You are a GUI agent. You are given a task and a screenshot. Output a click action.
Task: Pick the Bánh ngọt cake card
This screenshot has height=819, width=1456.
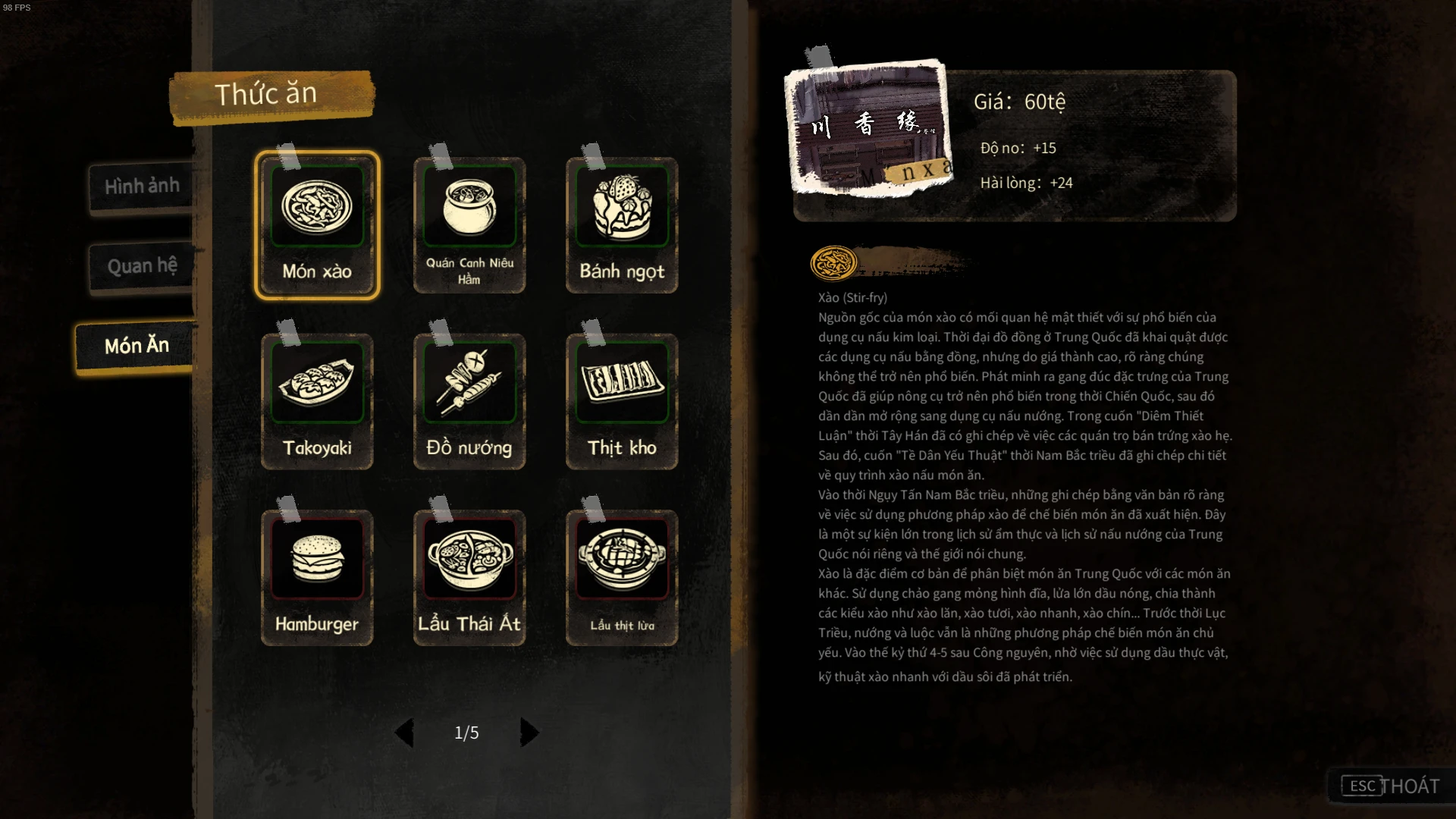pyautogui.click(x=622, y=225)
